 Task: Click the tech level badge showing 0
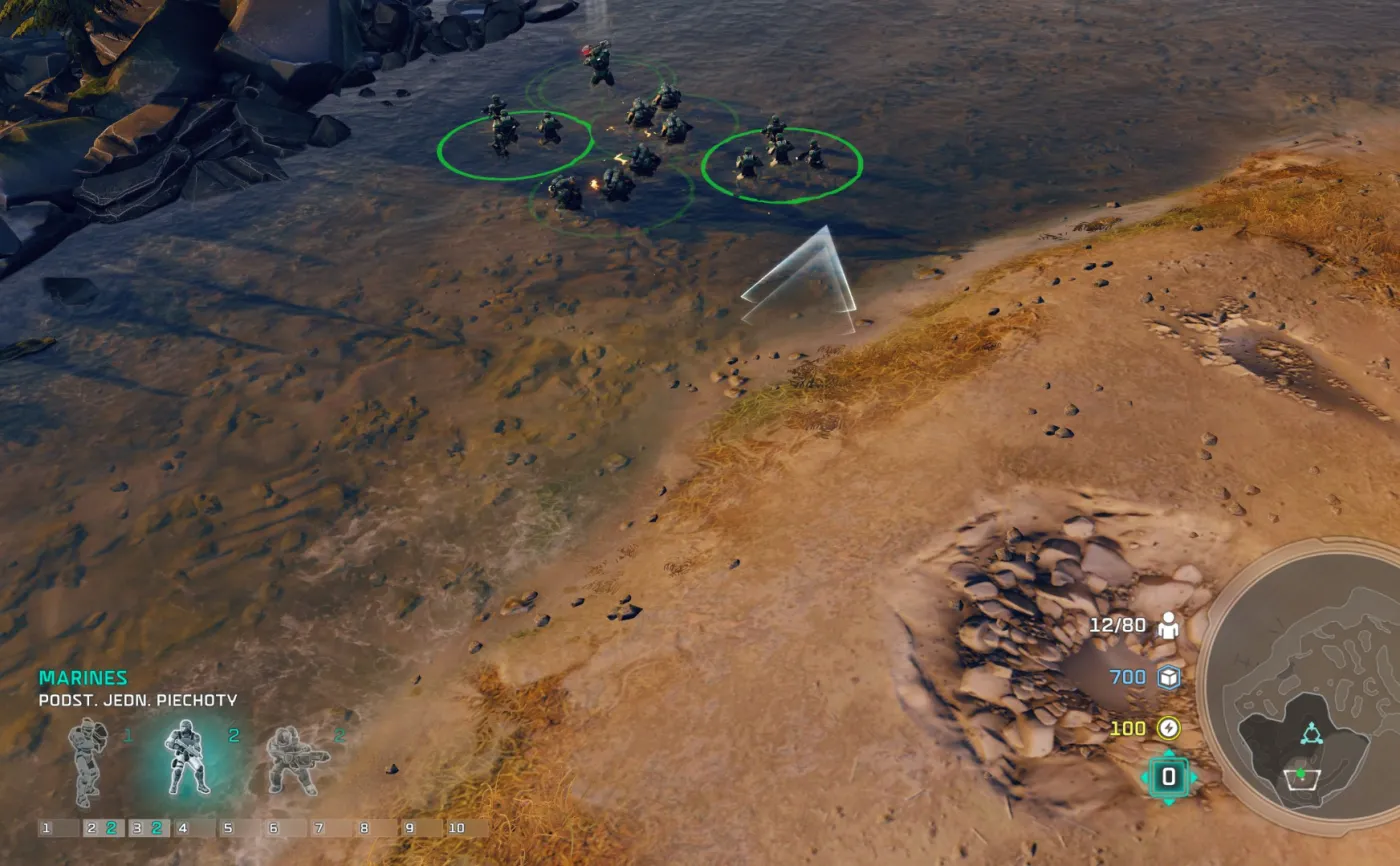1169,775
